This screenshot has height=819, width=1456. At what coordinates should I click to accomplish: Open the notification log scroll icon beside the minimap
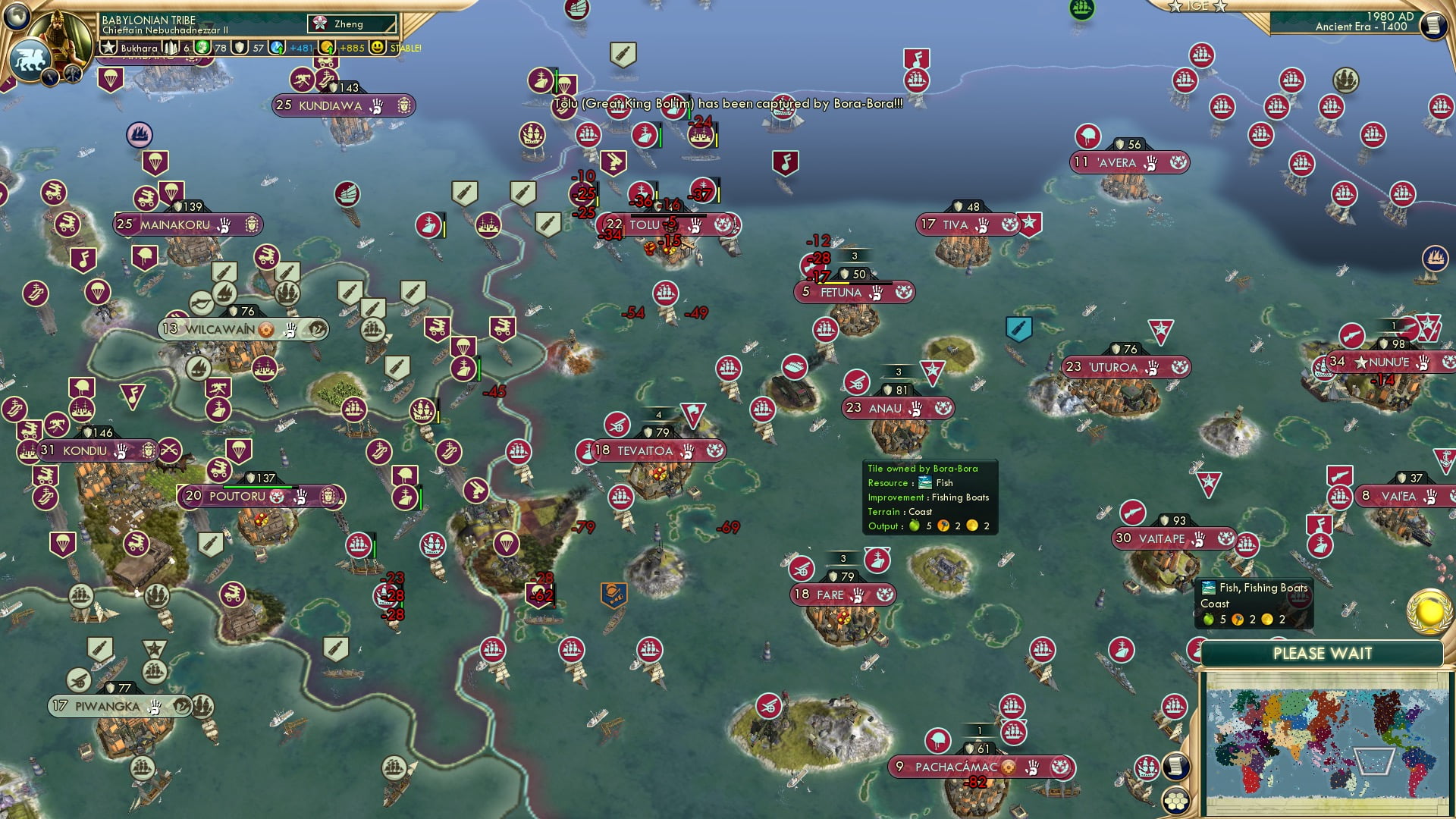pos(1175,766)
